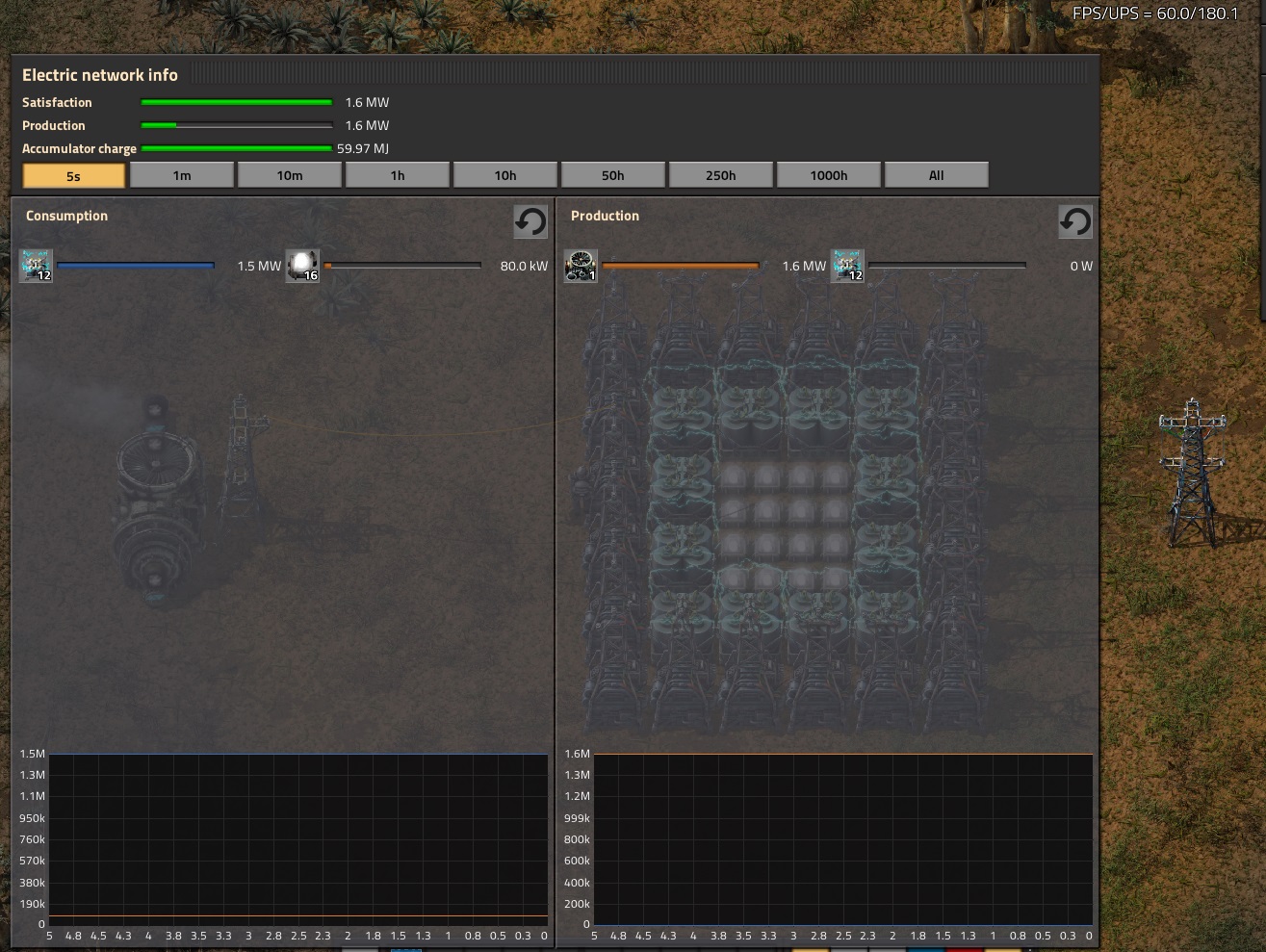The image size is (1266, 952).
Task: Show the 250h statistics range
Action: pos(721,175)
